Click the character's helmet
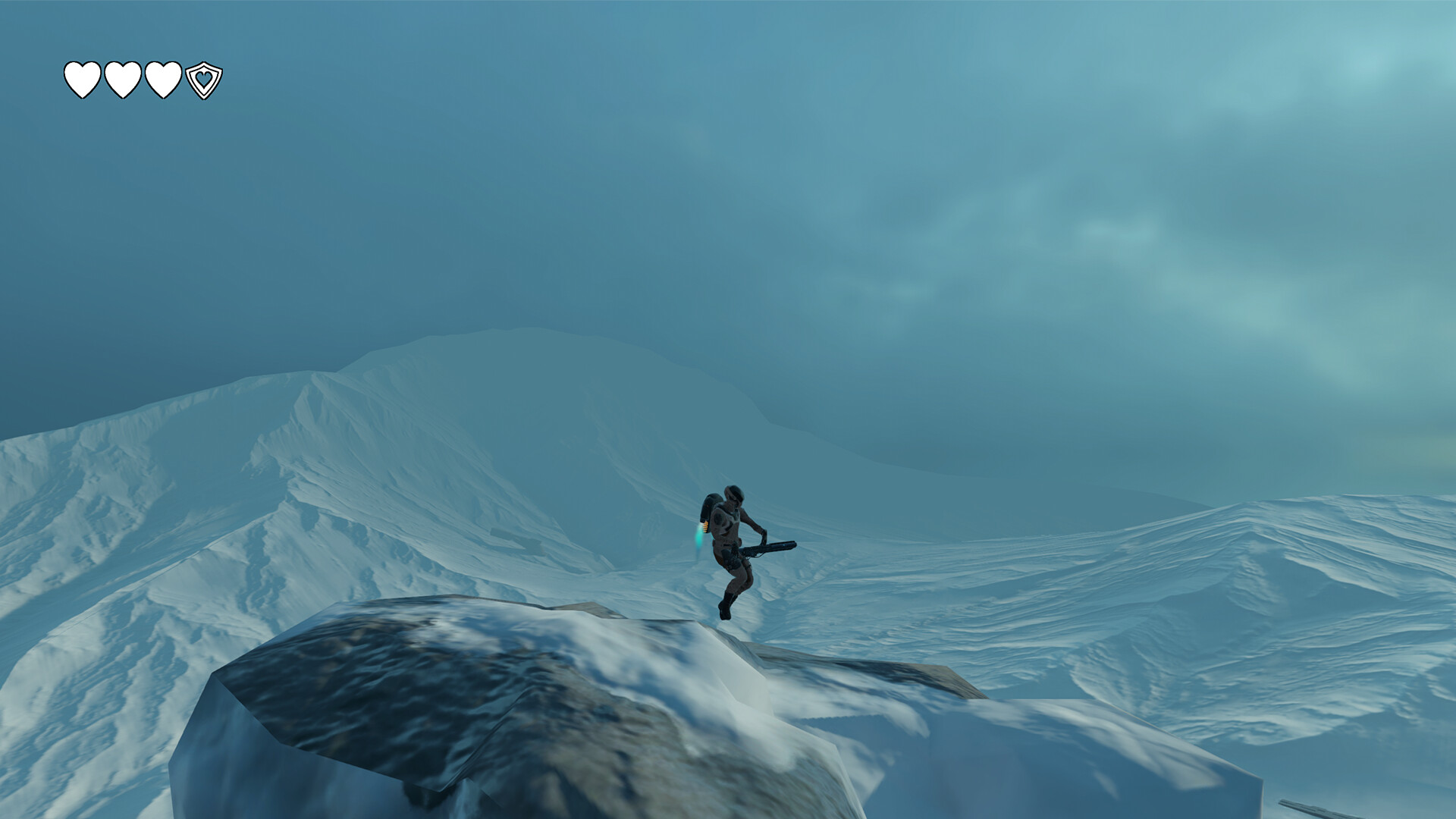Viewport: 1456px width, 819px height. [x=733, y=493]
